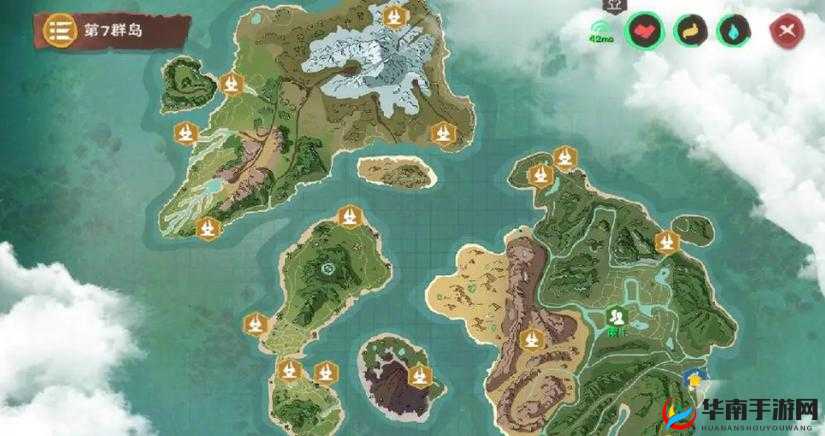Toggle the yellow map filter icon
Image resolution: width=825 pixels, height=436 pixels.
pyautogui.click(x=691, y=31)
